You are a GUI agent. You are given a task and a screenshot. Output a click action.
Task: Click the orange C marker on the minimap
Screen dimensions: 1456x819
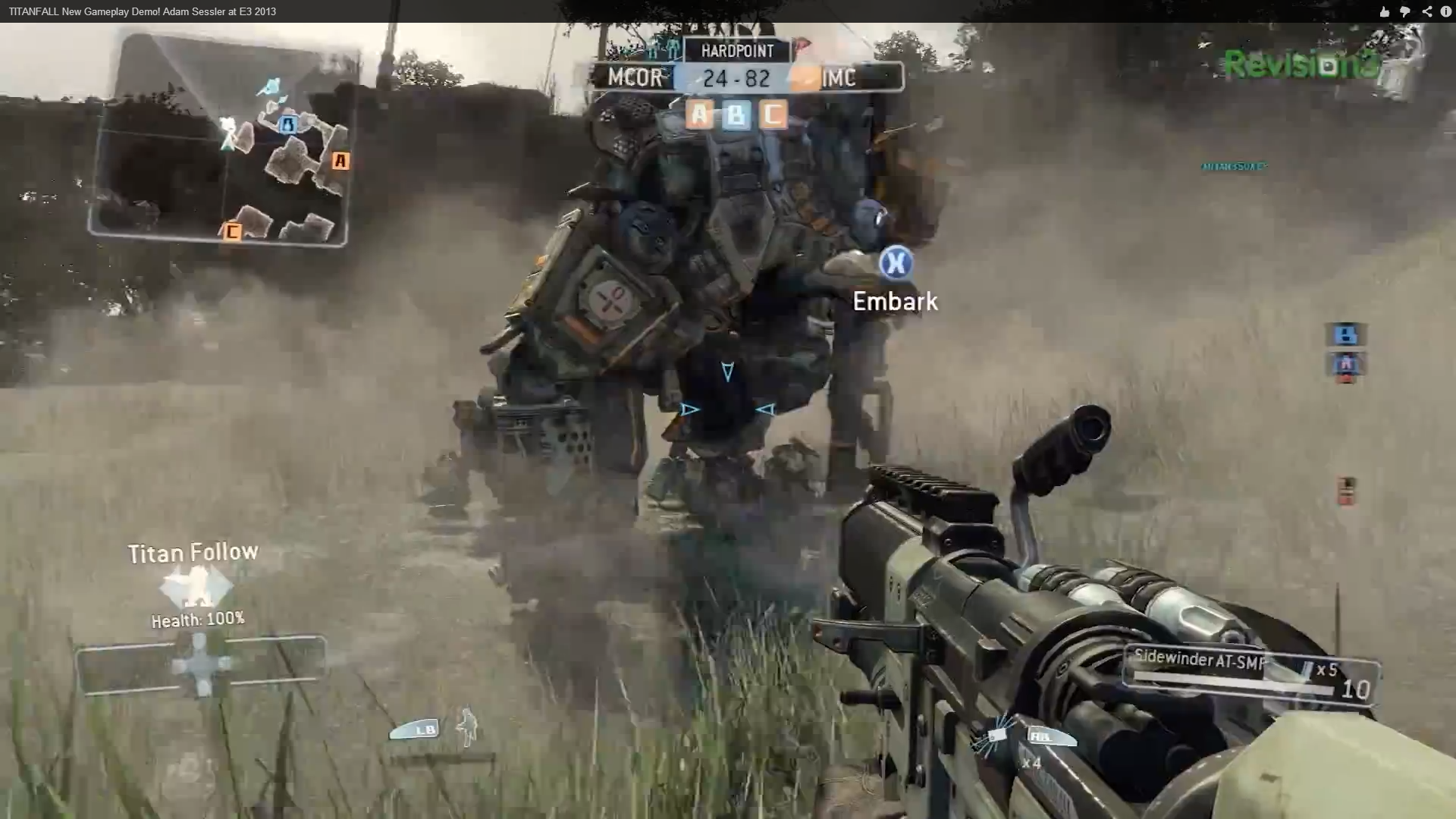pyautogui.click(x=233, y=231)
